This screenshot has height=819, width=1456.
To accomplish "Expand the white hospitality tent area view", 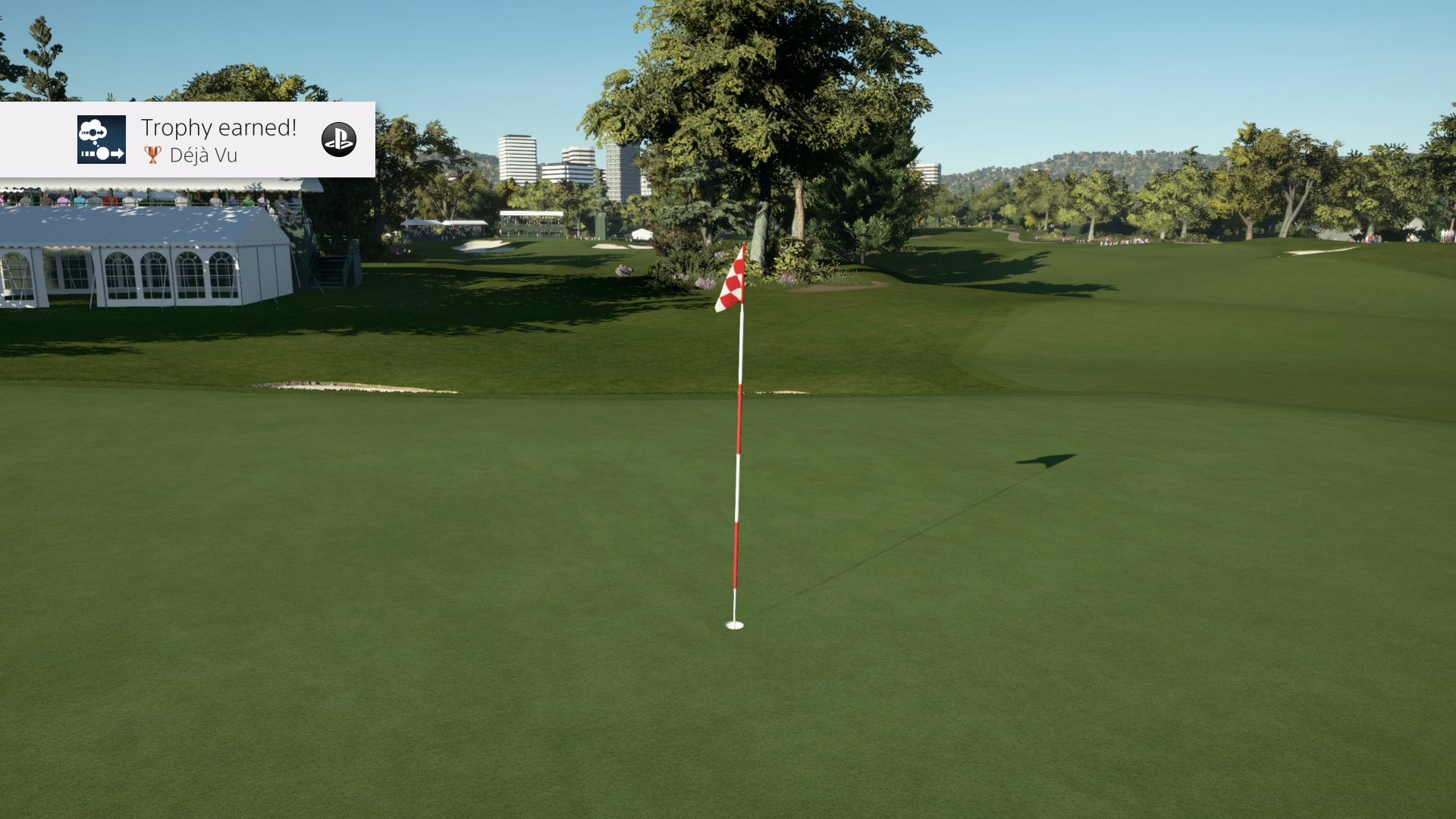I will click(x=136, y=265).
